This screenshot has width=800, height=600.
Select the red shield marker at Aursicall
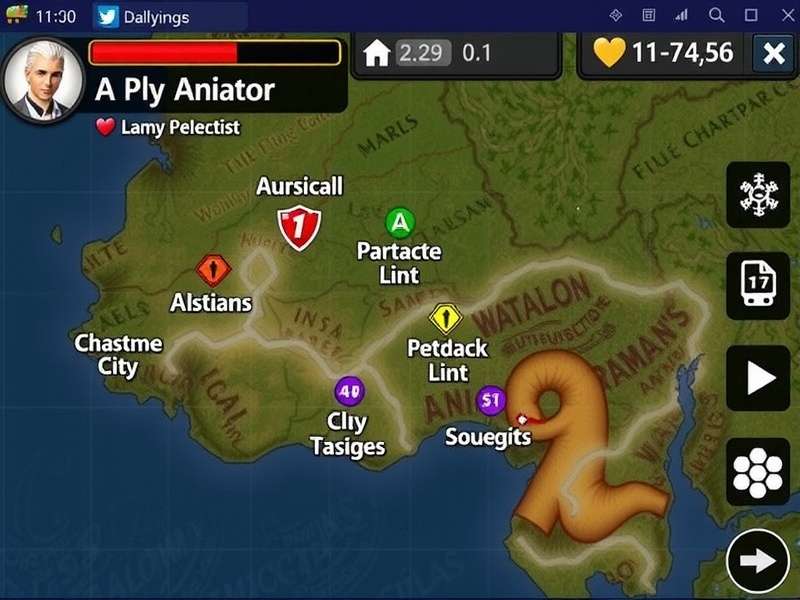pos(299,226)
